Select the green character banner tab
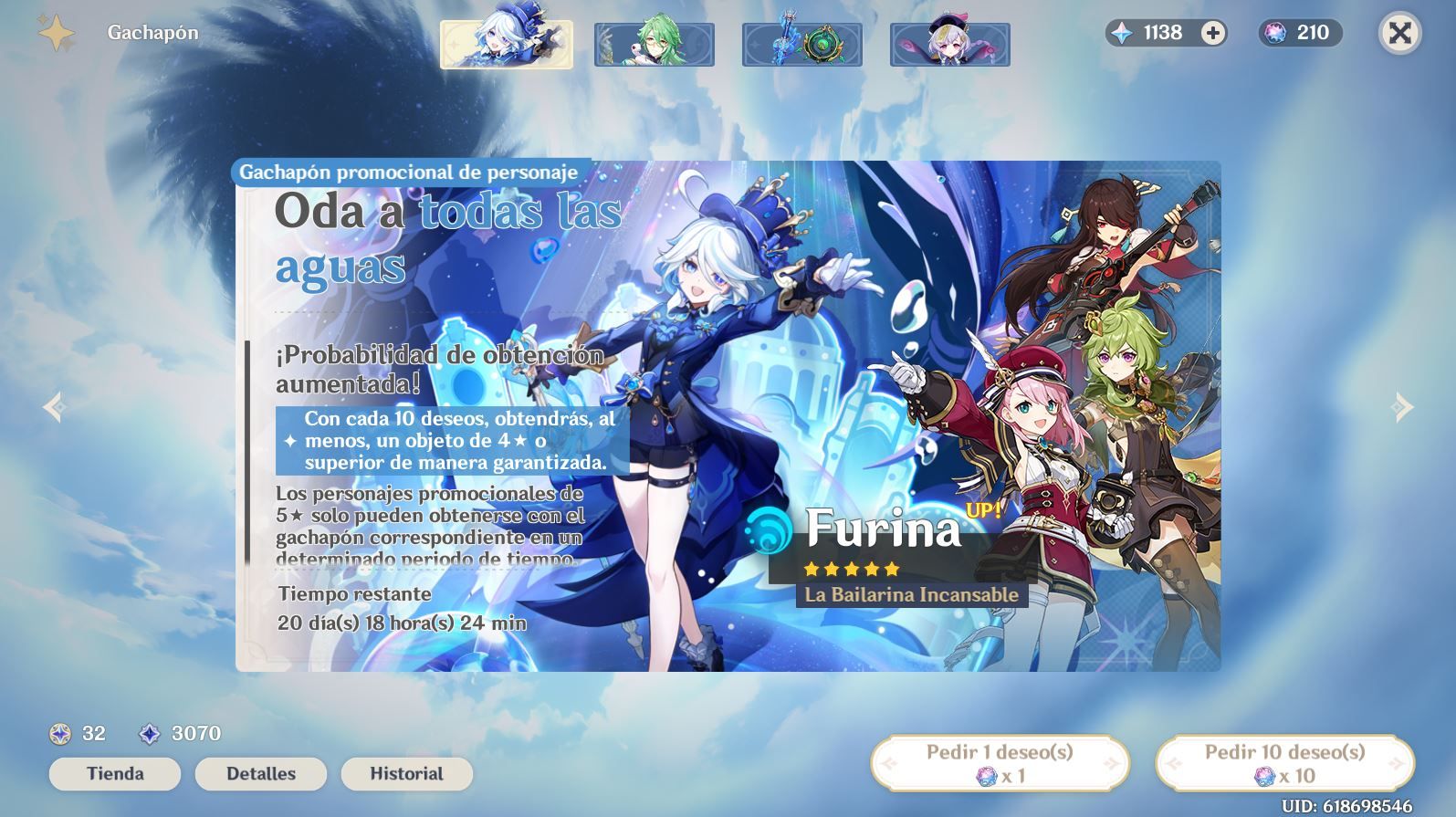Image resolution: width=1456 pixels, height=817 pixels. (654, 43)
